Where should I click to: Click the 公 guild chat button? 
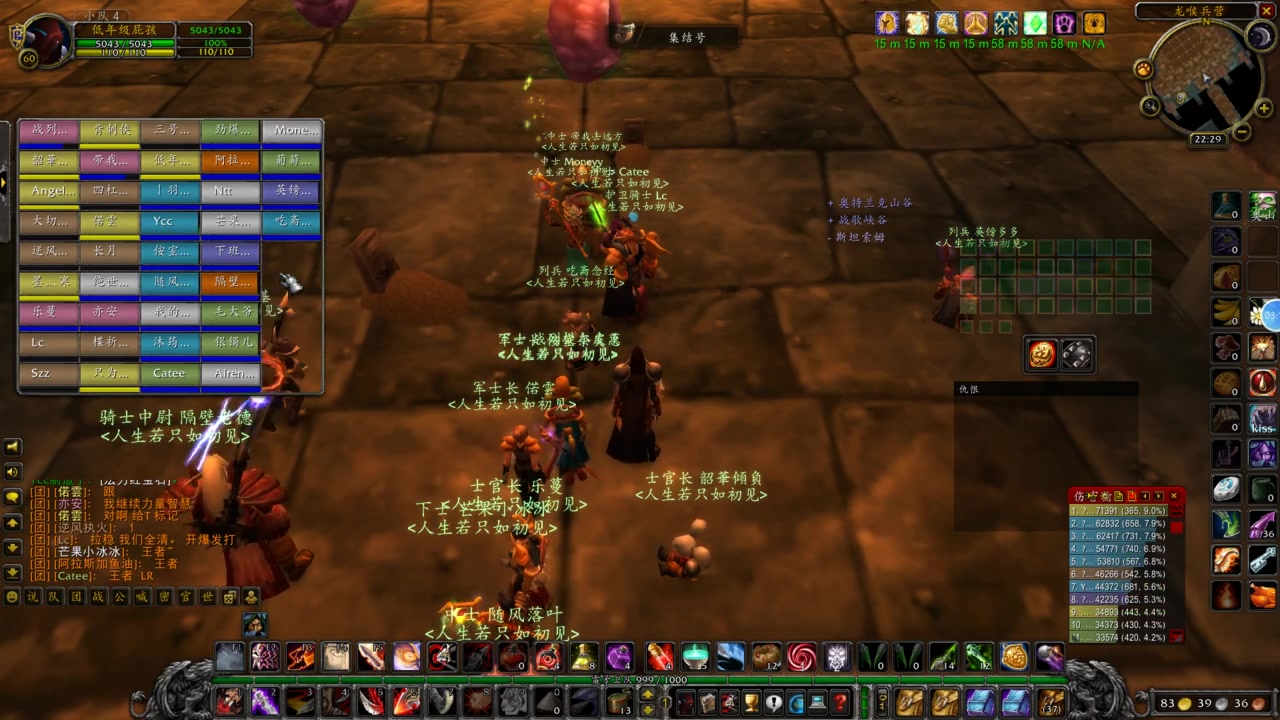(120, 598)
